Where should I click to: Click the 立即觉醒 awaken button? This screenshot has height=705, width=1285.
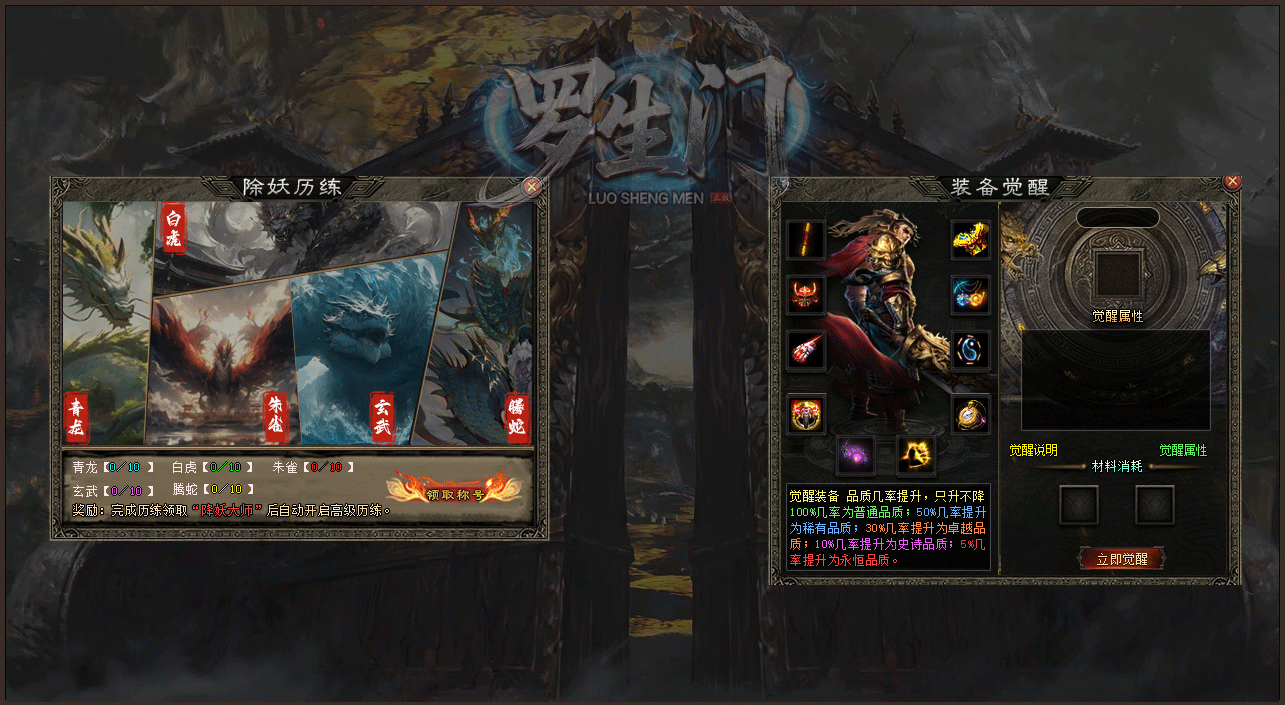(1121, 559)
